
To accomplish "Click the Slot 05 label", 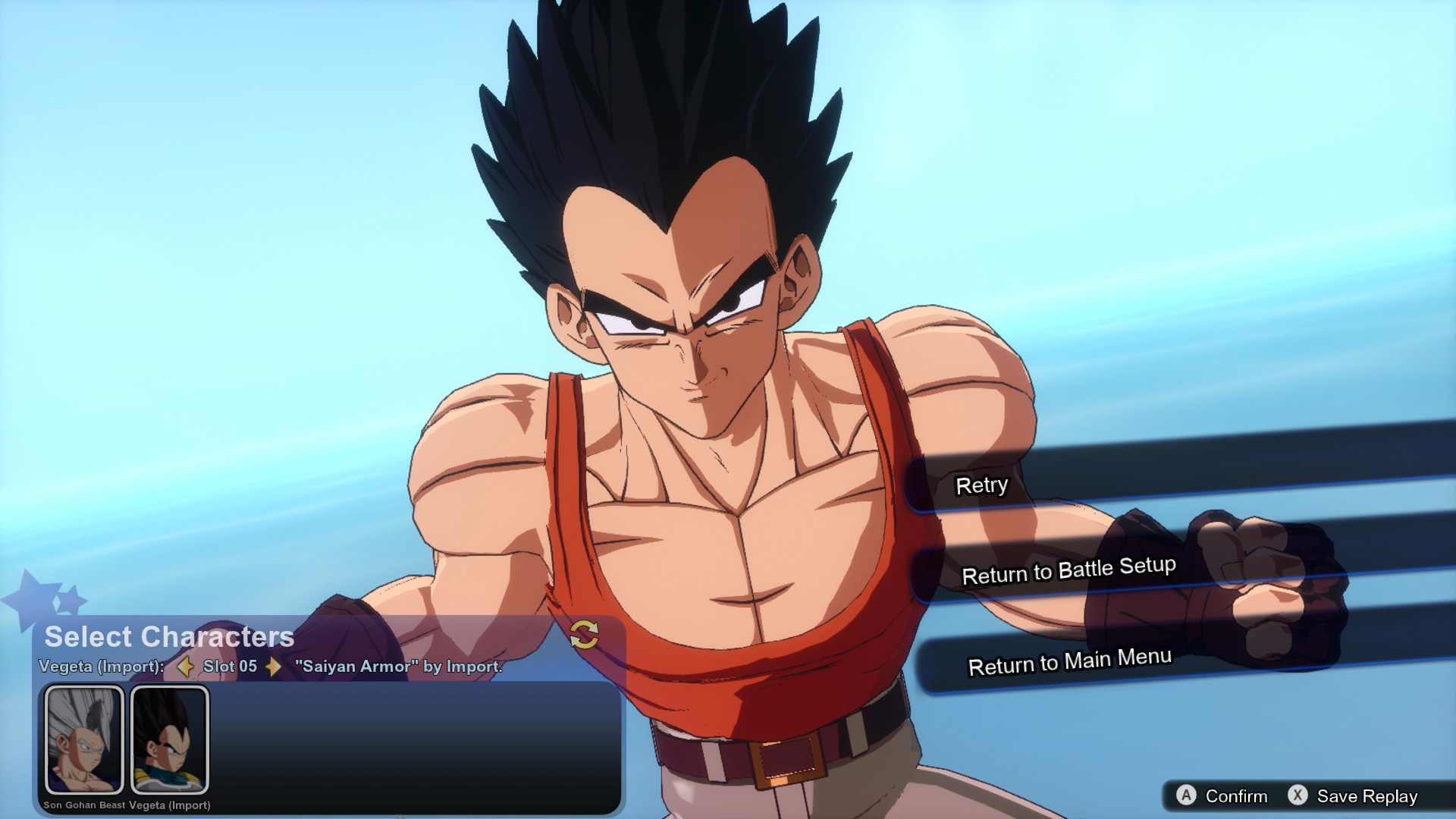I will [x=230, y=667].
